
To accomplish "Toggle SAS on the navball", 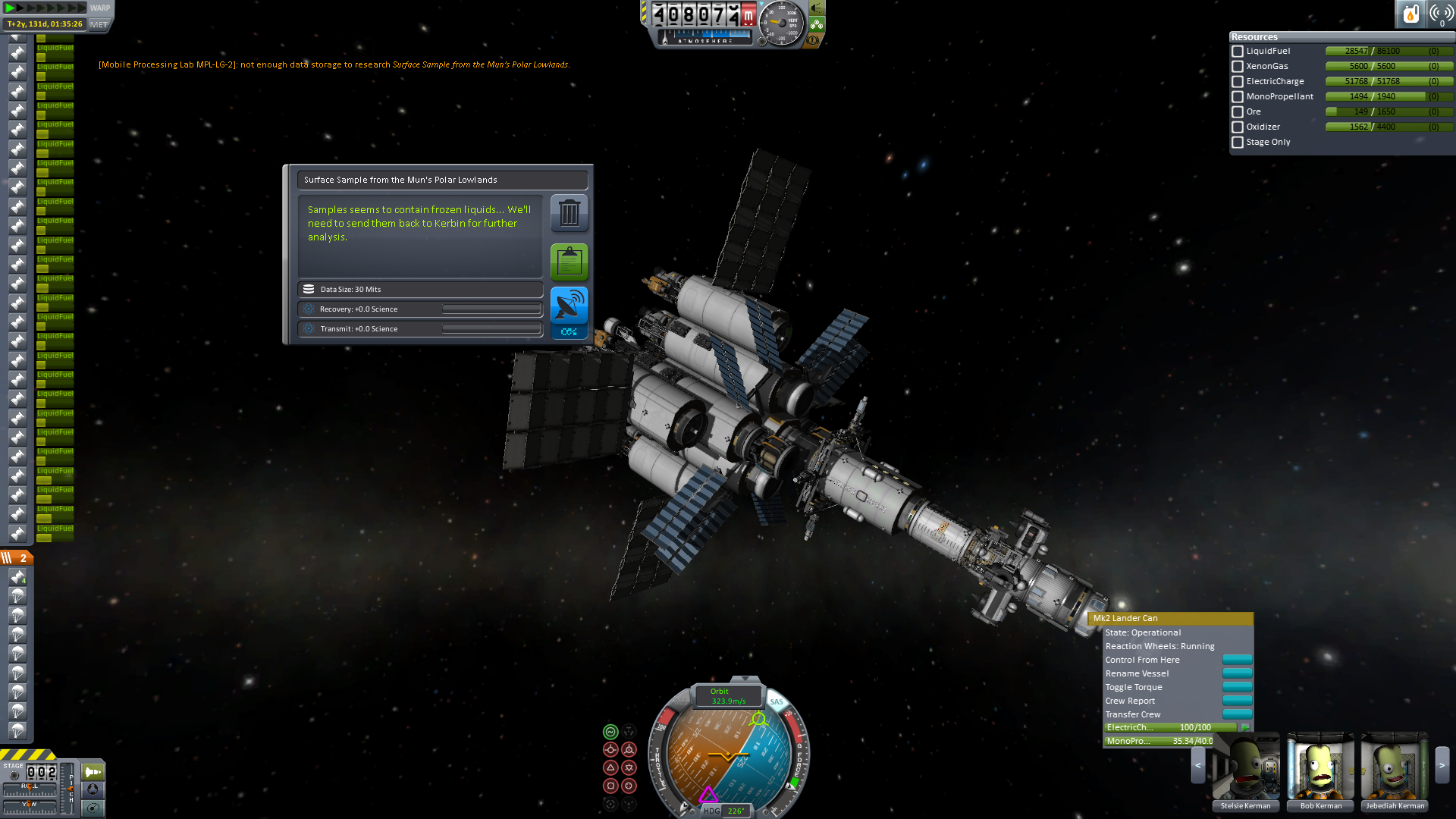I will click(x=777, y=701).
